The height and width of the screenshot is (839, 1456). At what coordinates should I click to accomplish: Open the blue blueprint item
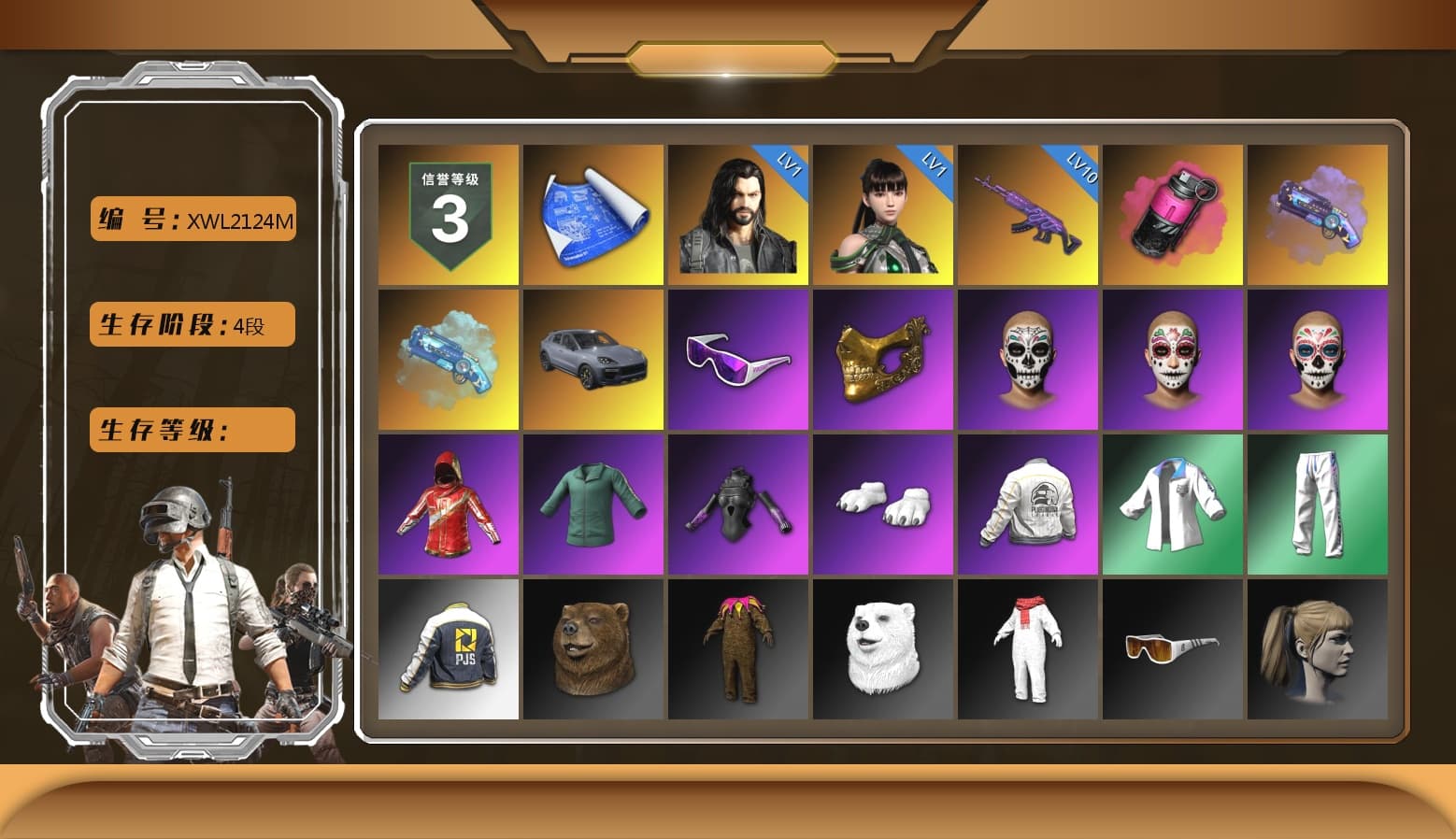coord(592,215)
